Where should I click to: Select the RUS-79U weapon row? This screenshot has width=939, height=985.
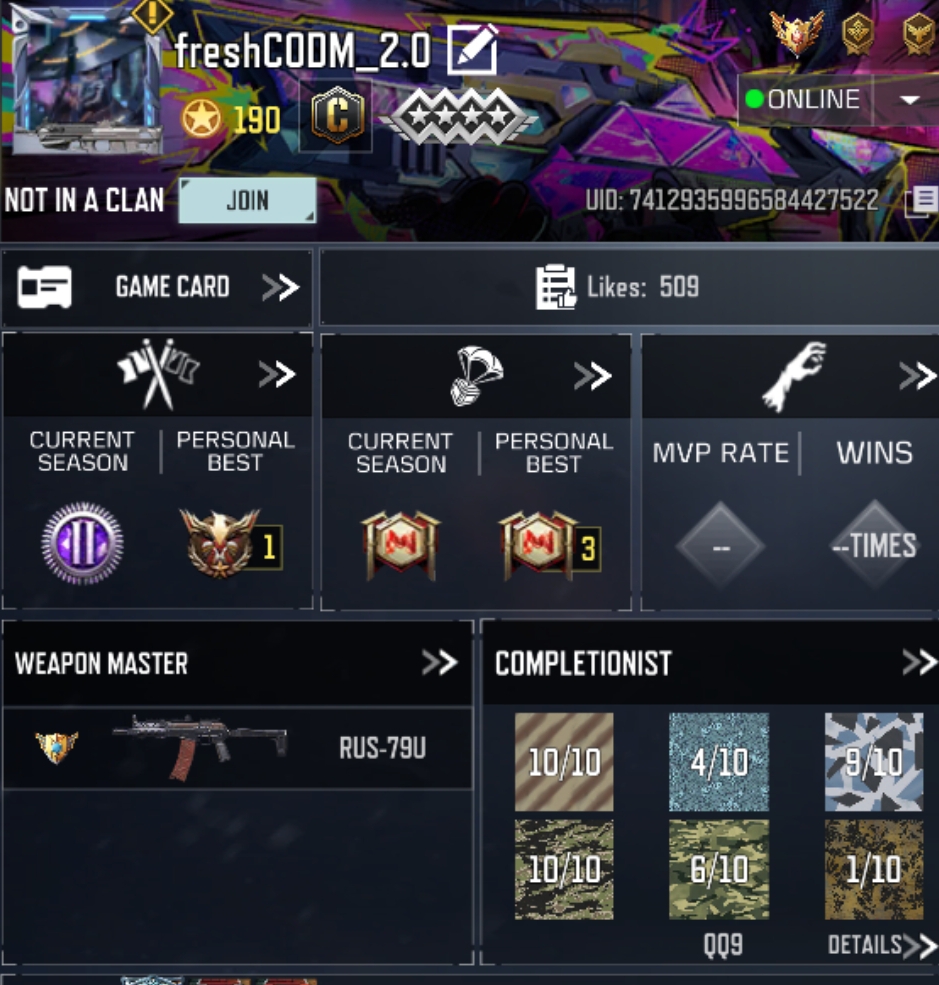[237, 748]
